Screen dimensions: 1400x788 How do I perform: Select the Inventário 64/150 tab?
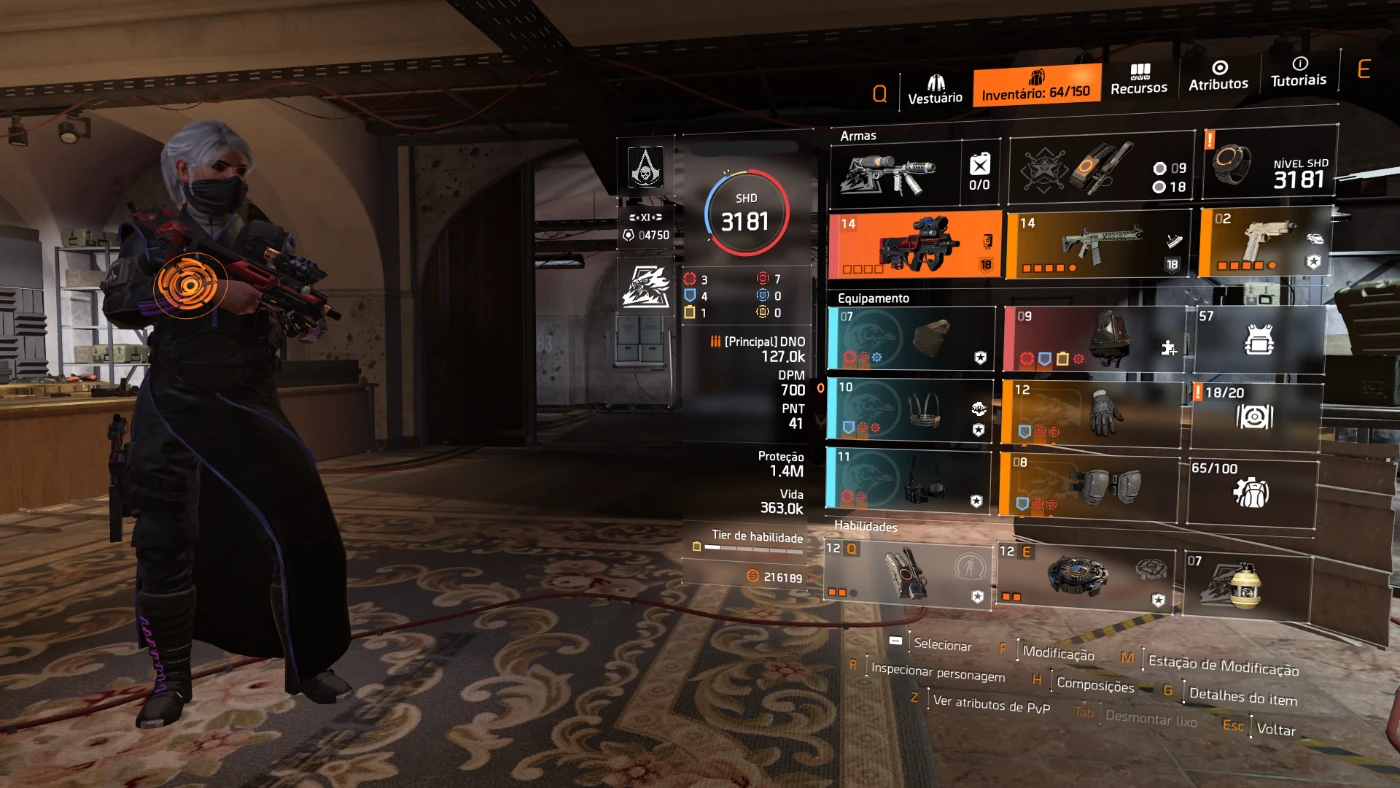[1036, 86]
